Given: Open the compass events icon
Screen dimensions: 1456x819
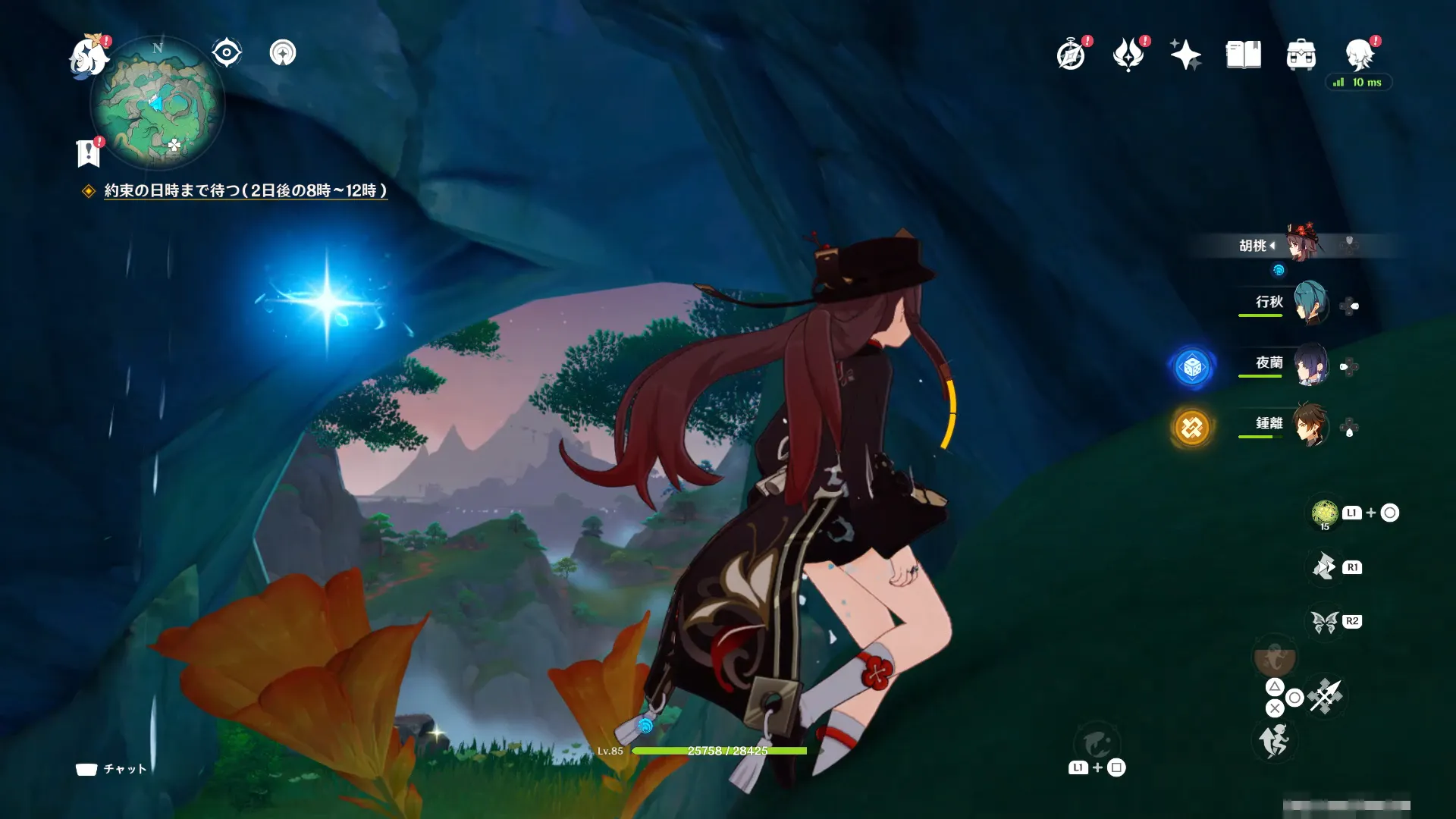Looking at the screenshot, I should 1071,55.
